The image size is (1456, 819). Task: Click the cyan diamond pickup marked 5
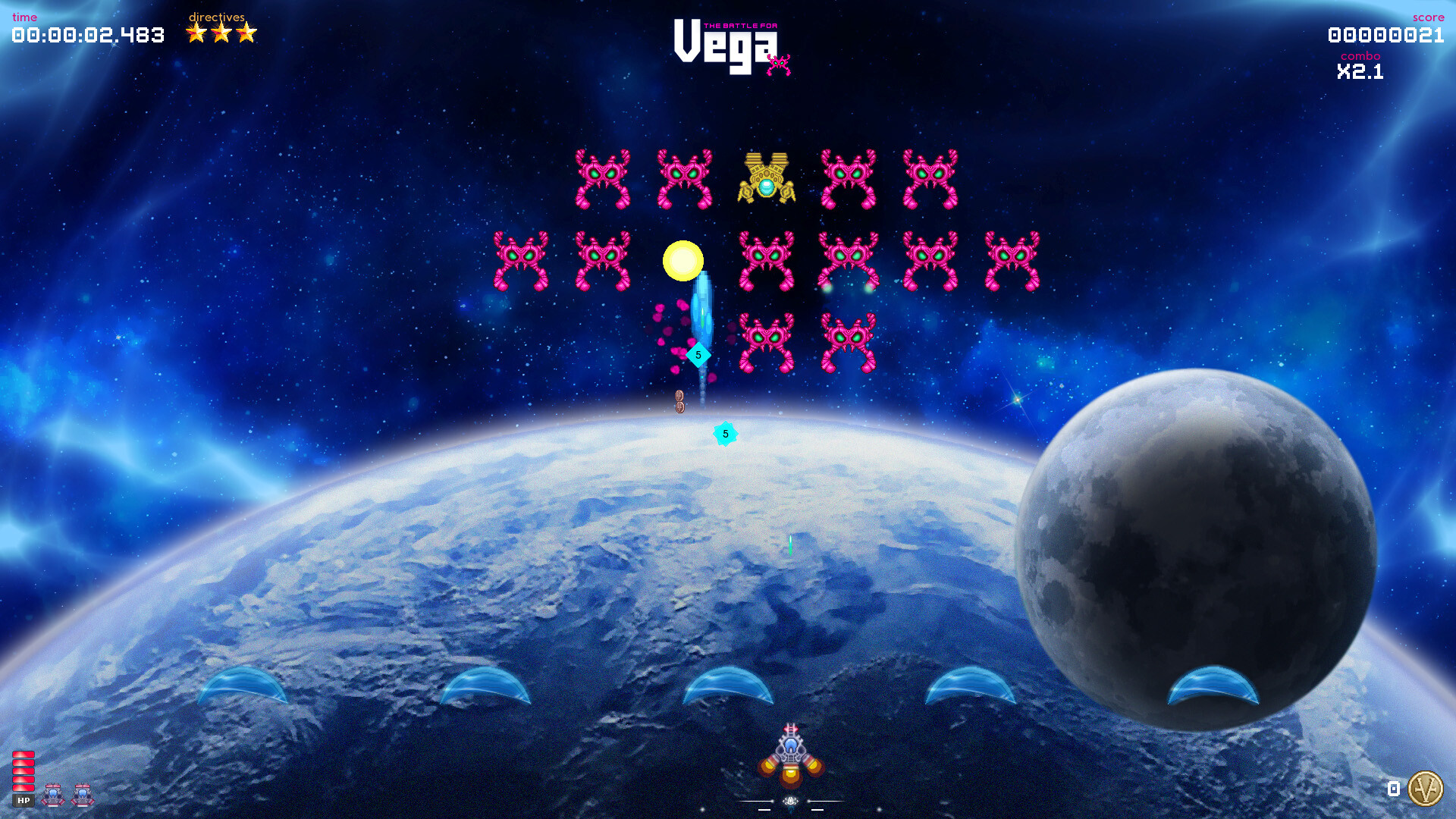tap(698, 354)
